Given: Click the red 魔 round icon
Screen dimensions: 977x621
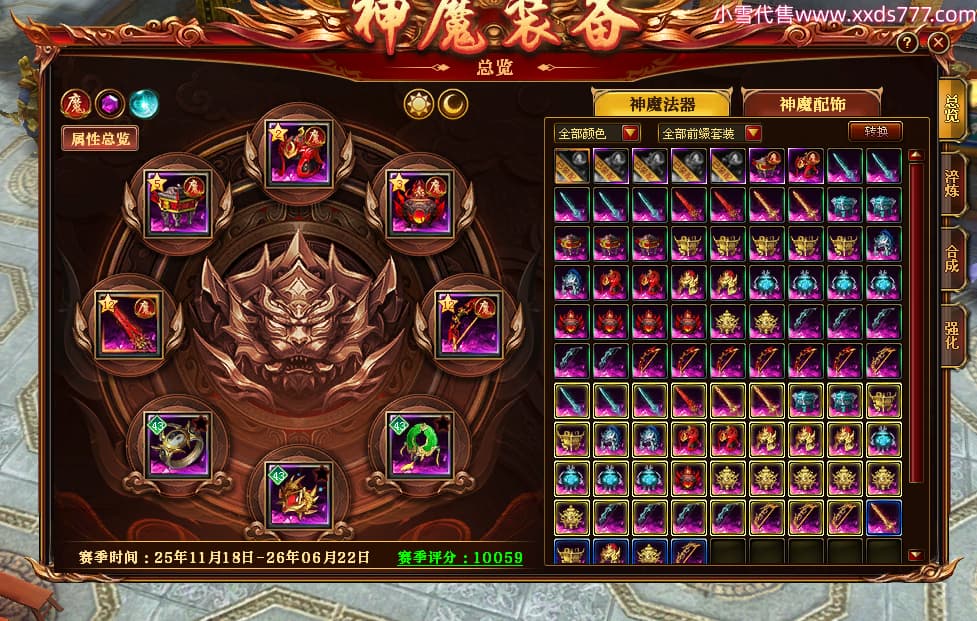Looking at the screenshot, I should [76, 103].
